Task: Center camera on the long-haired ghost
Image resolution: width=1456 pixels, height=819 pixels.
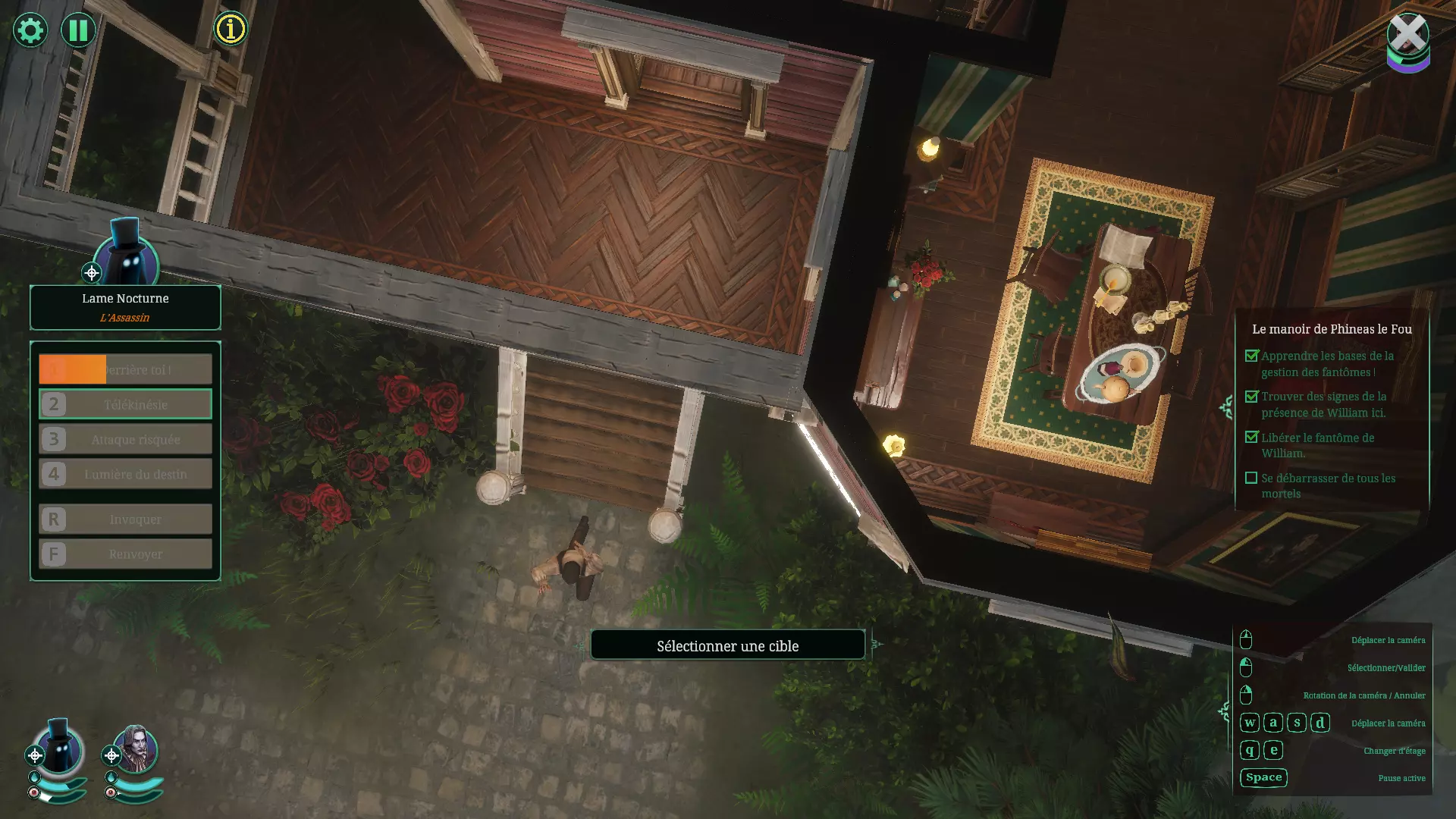Action: point(111,755)
